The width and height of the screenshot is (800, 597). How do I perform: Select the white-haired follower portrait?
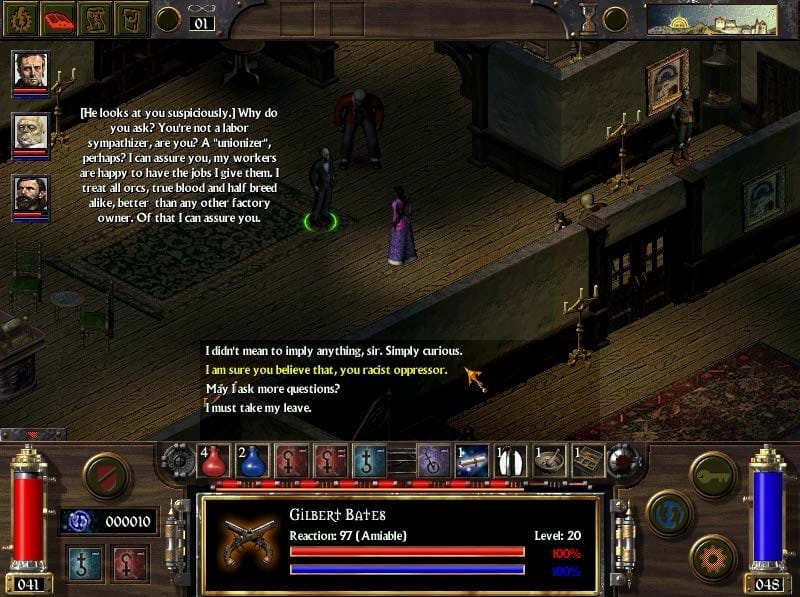(x=30, y=132)
